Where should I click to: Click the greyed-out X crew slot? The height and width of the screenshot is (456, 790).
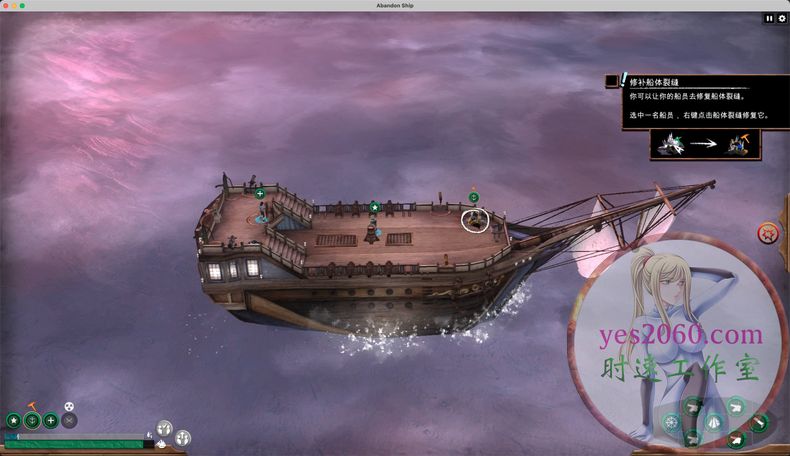pos(69,421)
